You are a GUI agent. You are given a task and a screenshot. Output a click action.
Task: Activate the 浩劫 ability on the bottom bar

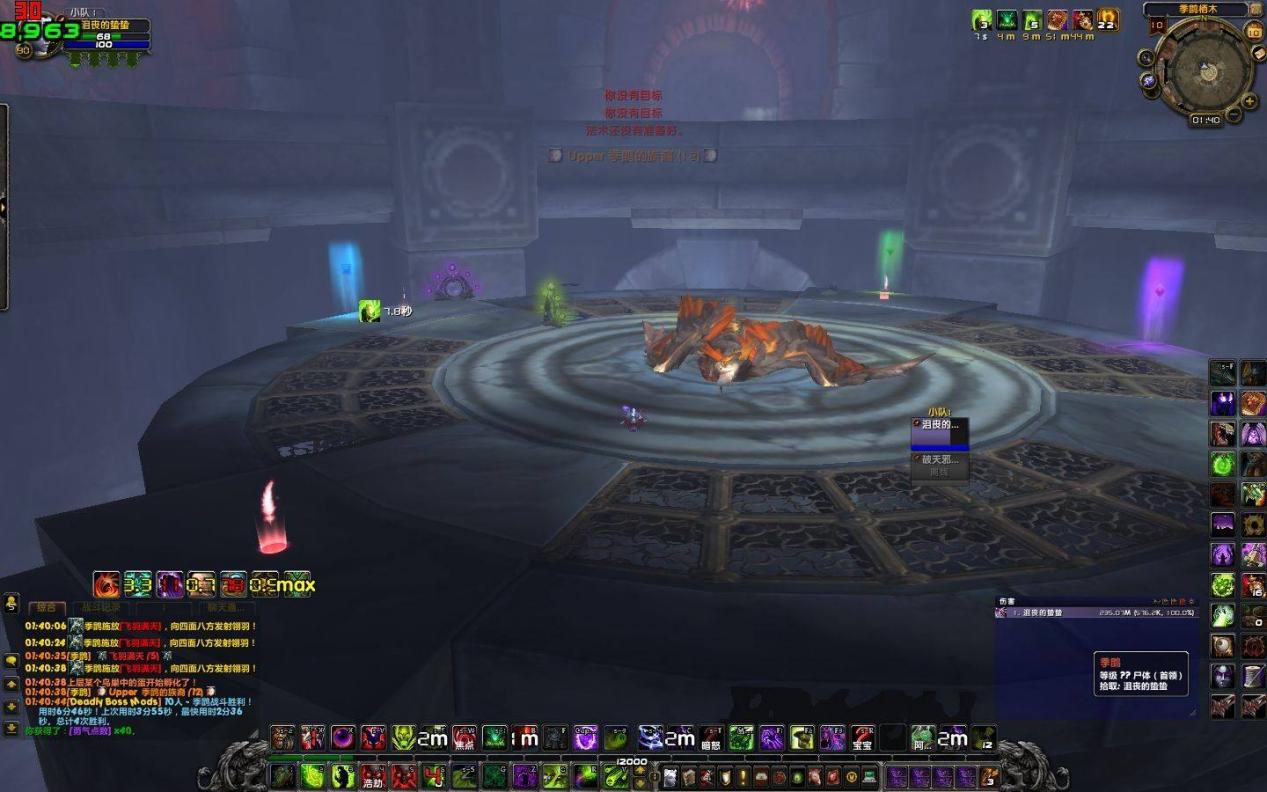373,776
